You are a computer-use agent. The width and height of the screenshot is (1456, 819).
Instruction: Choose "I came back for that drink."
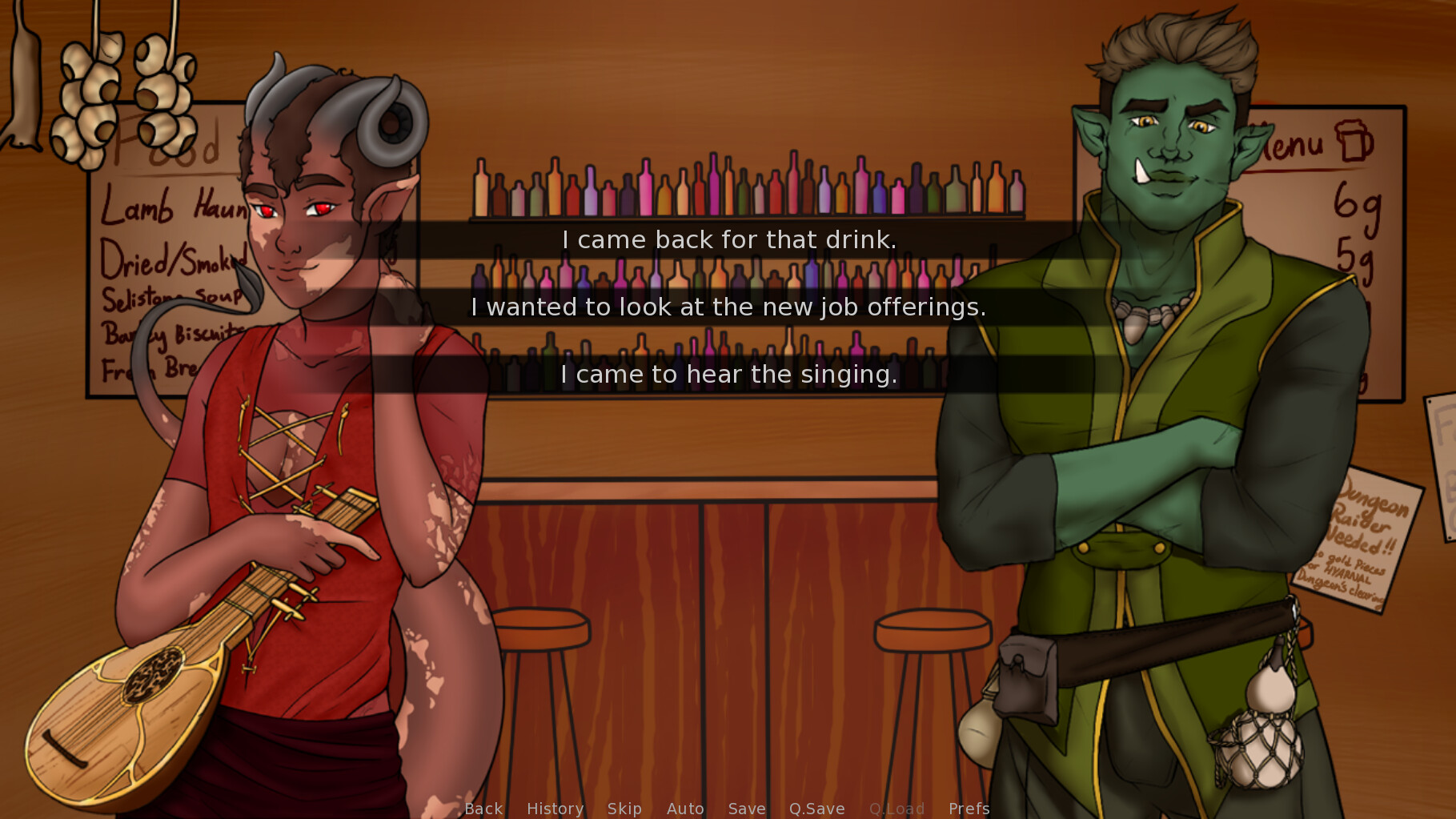(728, 239)
